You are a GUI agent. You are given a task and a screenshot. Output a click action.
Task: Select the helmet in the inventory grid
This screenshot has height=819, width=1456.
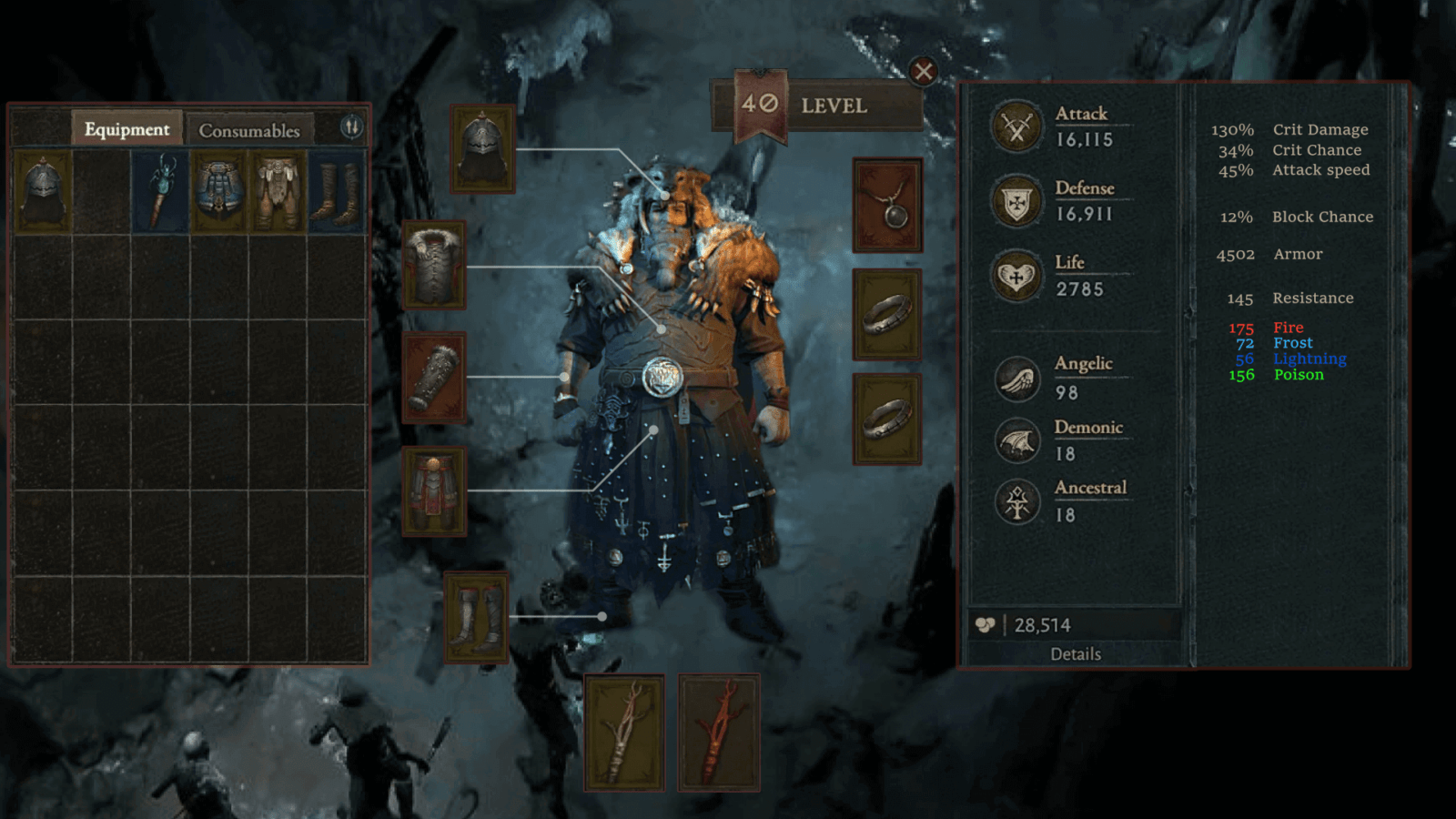[x=43, y=192]
